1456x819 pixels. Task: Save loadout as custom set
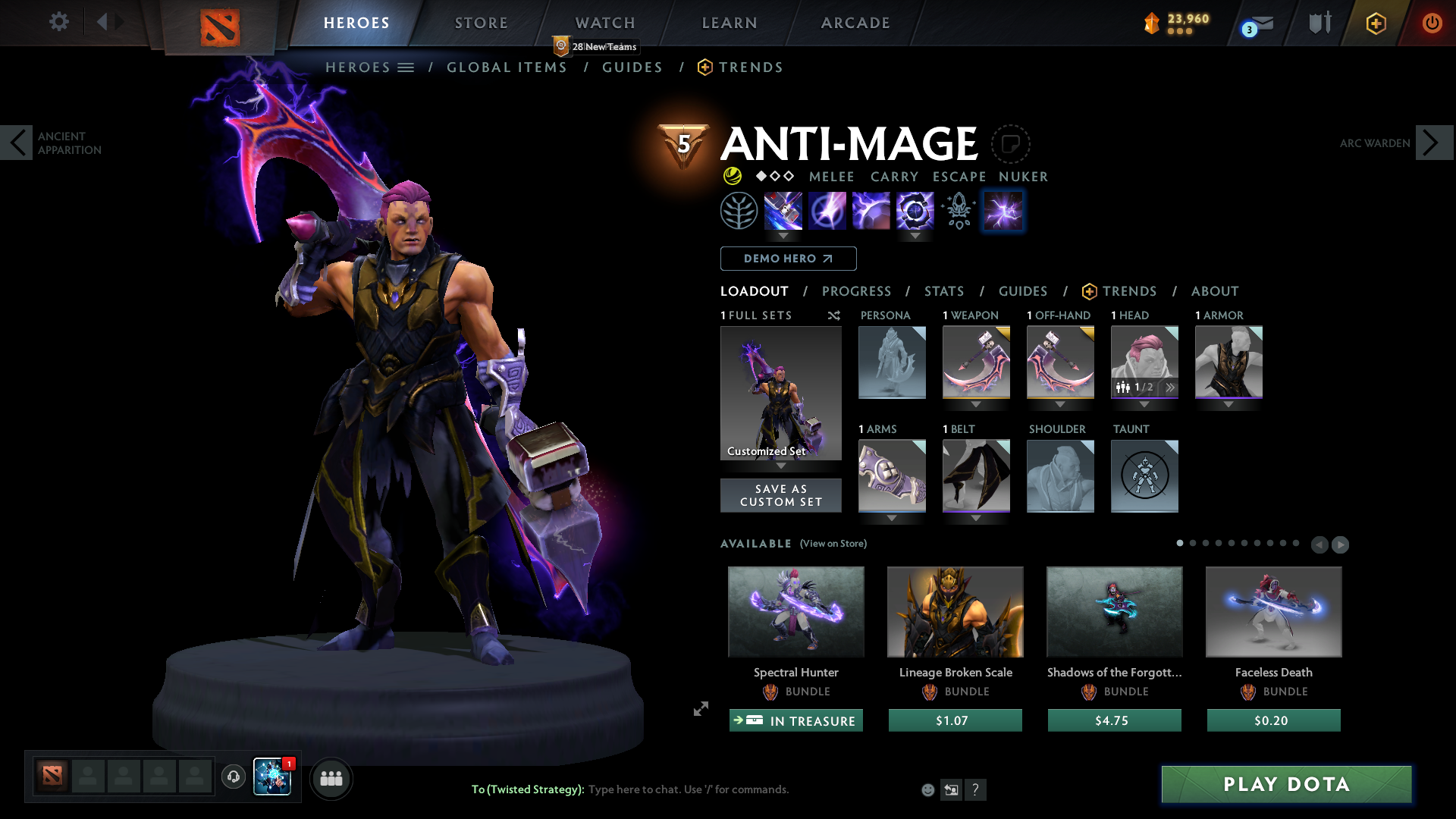tap(780, 495)
